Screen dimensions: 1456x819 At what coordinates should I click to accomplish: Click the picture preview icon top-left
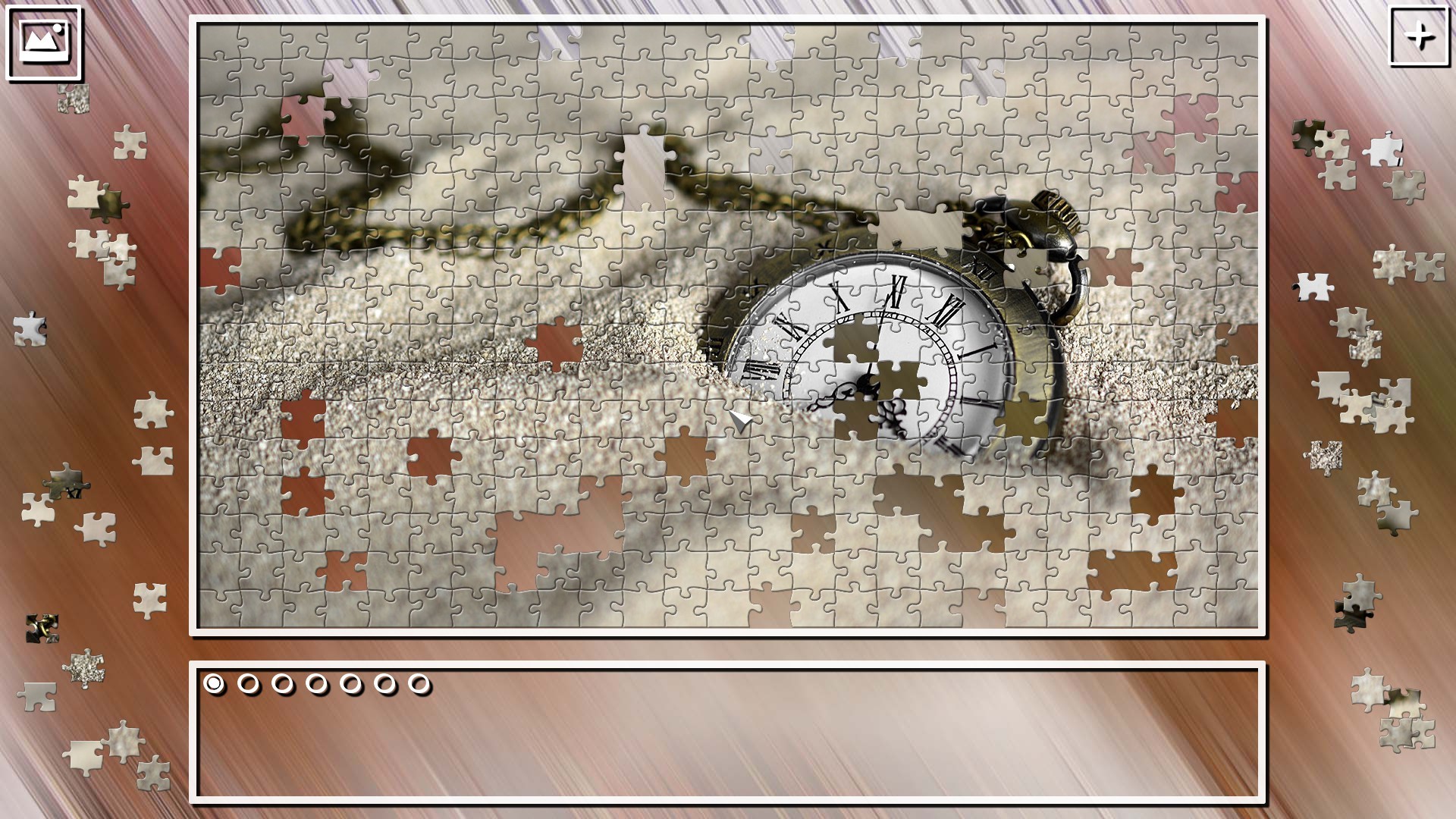[43, 43]
